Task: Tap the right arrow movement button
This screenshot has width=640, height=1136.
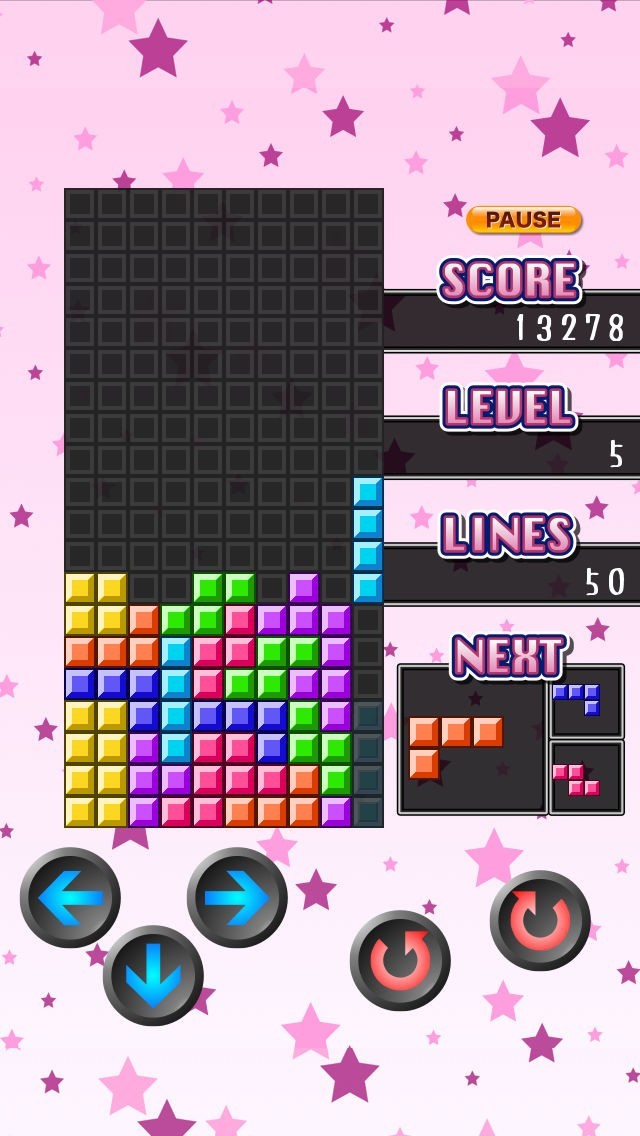Action: tap(237, 897)
